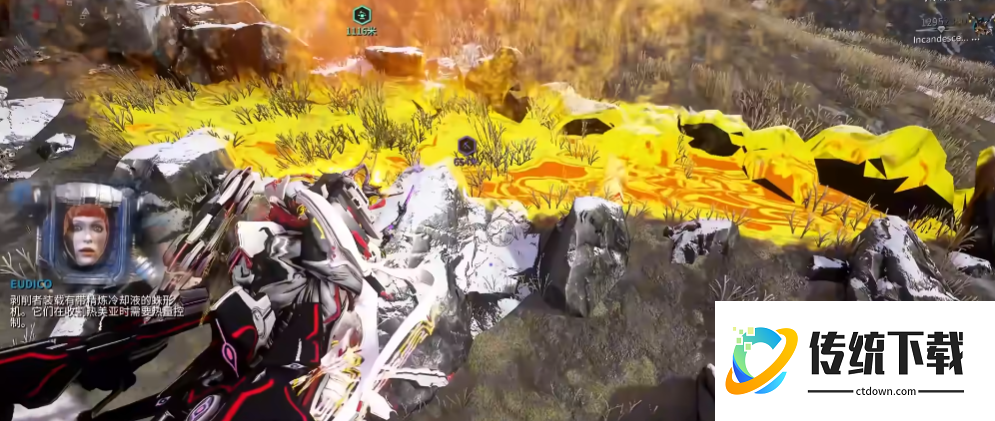Image resolution: width=995 pixels, height=421 pixels.
Task: Click the teal objective waypoint marker
Action: 361,15
